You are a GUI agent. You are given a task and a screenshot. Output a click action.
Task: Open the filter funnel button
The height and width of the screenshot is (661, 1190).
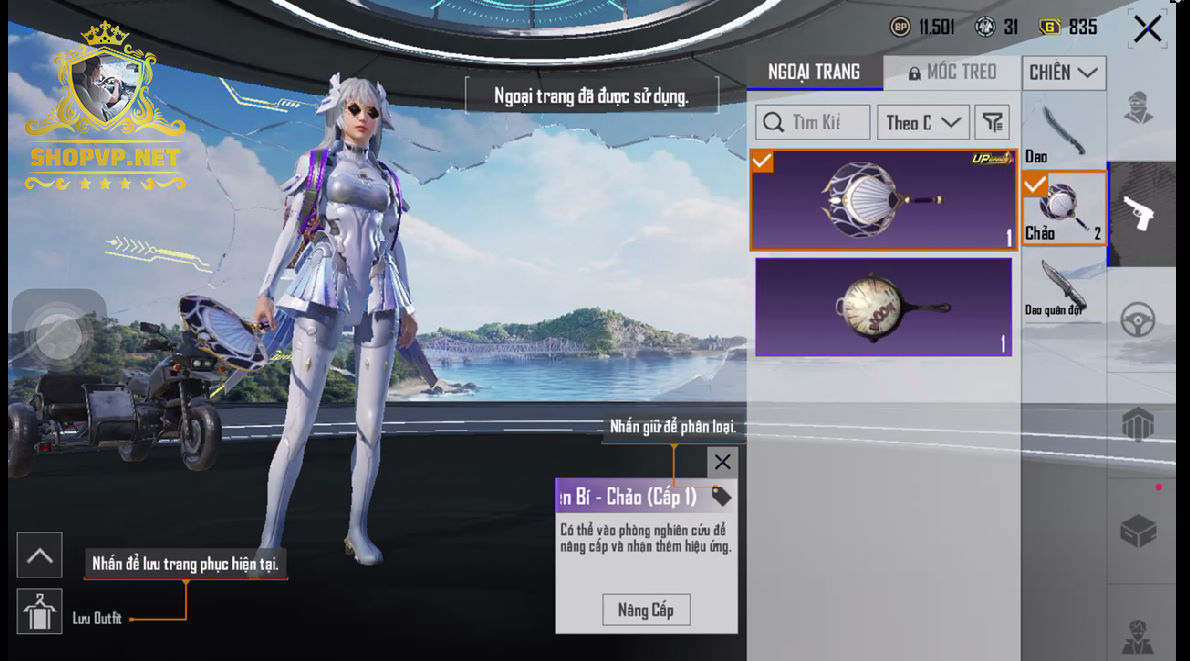pyautogui.click(x=992, y=122)
